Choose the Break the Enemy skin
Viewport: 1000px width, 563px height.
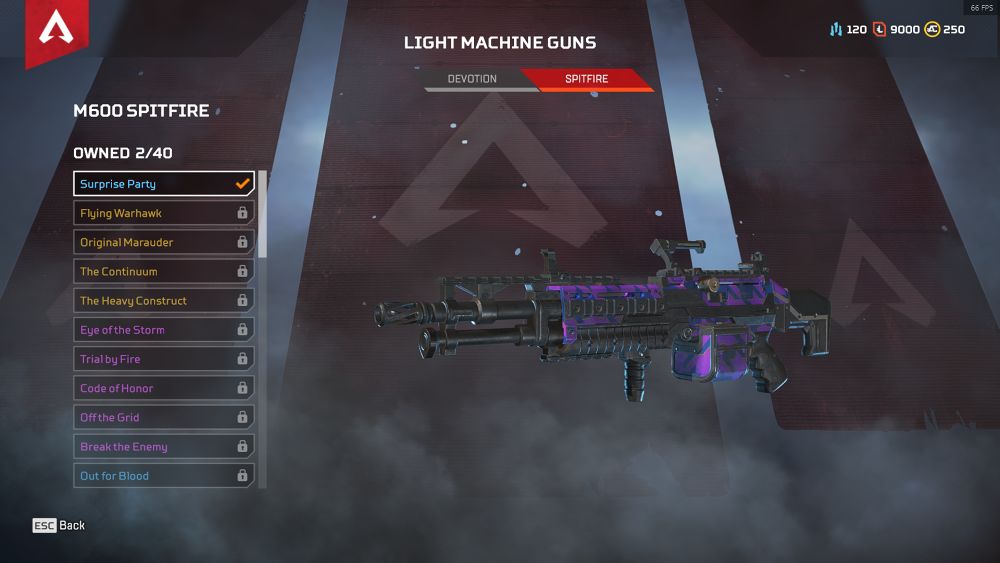(x=164, y=447)
